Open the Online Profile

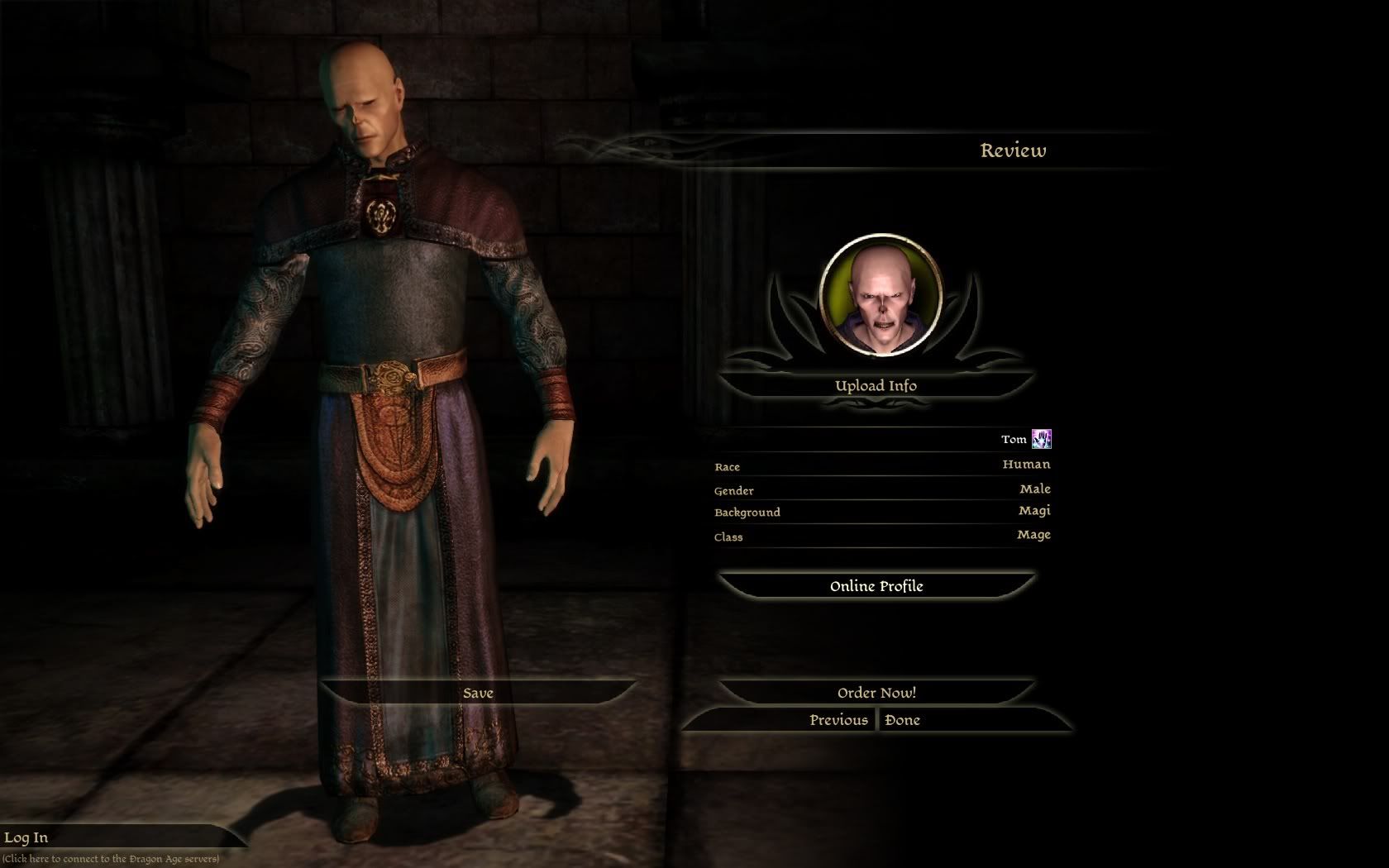point(876,586)
